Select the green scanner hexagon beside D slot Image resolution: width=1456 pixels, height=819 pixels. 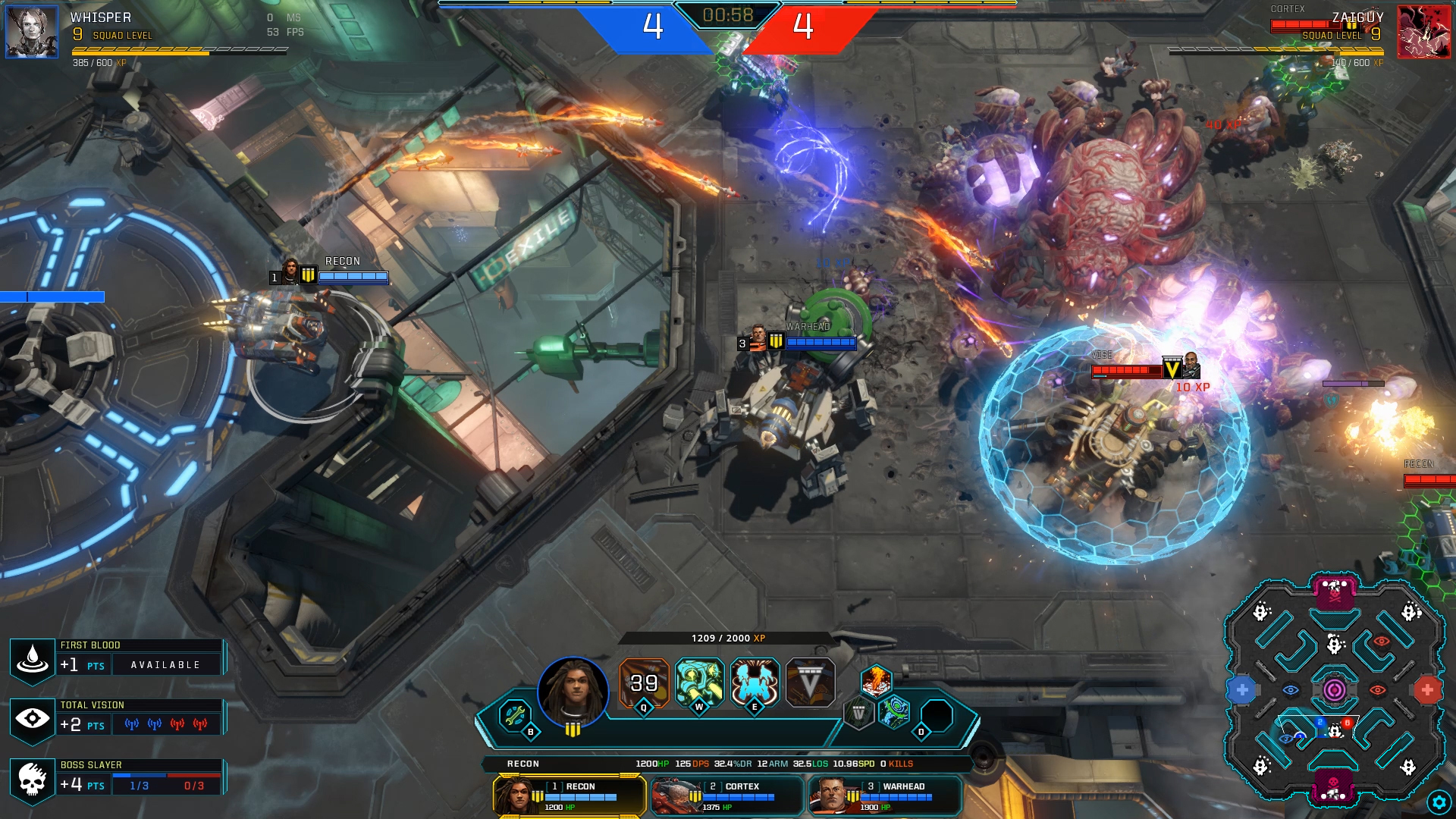tap(893, 713)
